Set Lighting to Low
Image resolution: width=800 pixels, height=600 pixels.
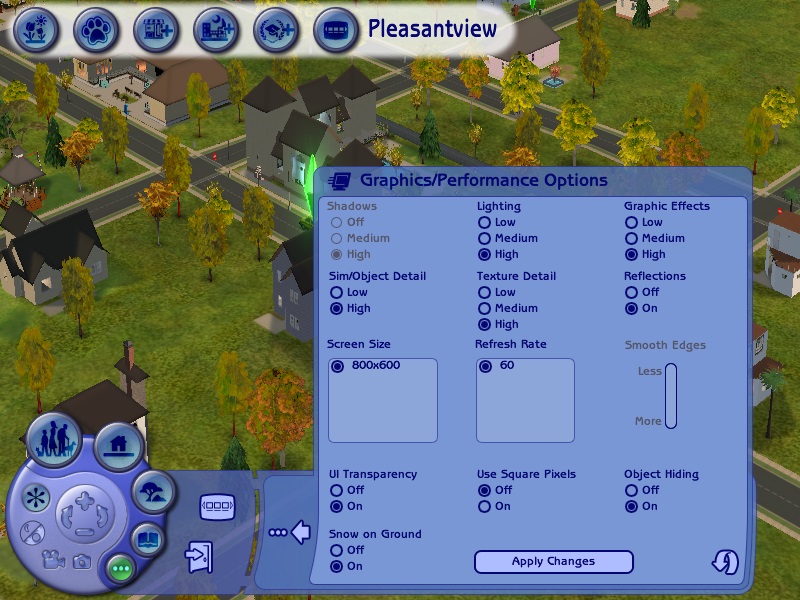tap(484, 223)
